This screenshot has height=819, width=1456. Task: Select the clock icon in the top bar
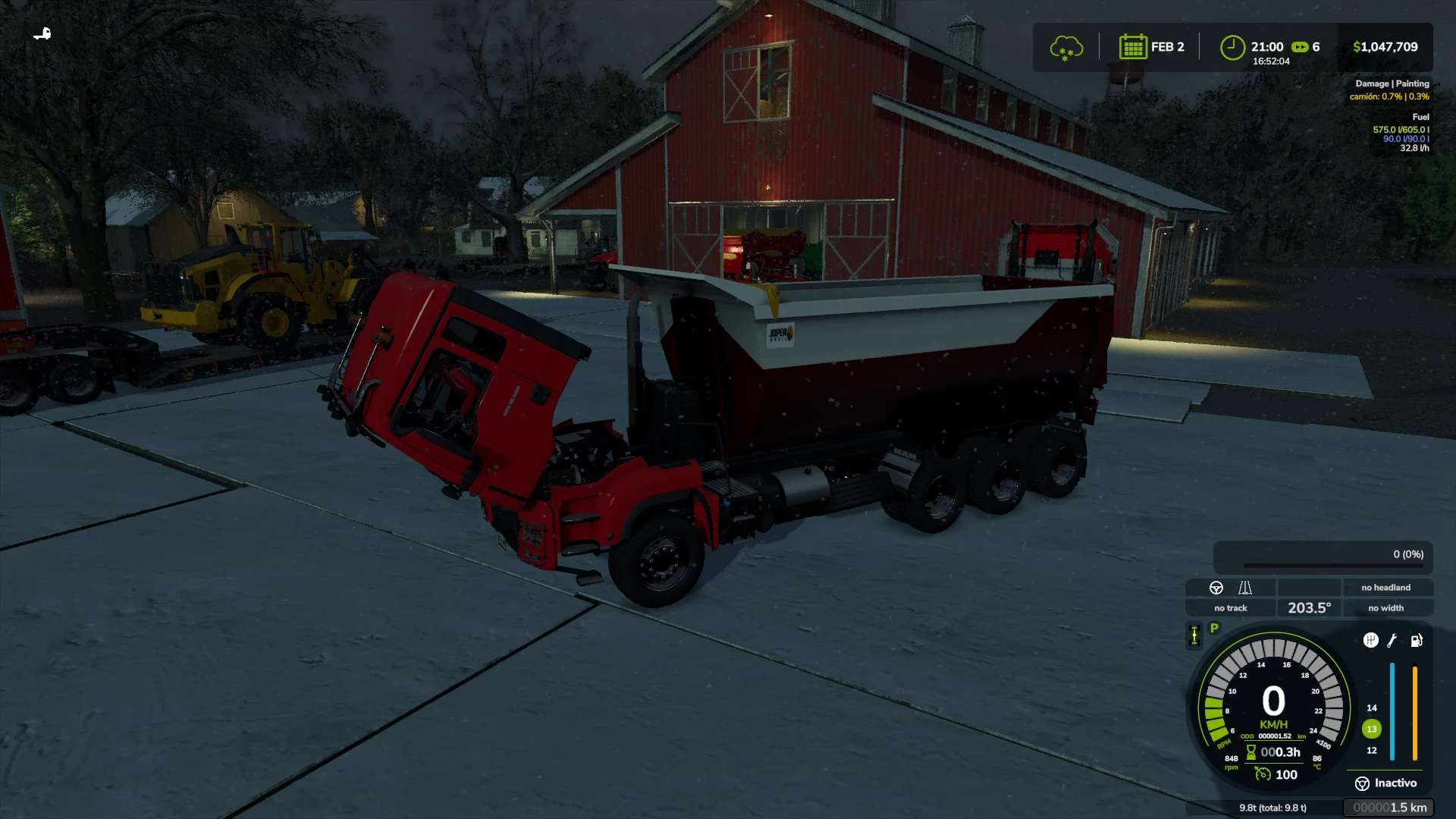point(1232,47)
